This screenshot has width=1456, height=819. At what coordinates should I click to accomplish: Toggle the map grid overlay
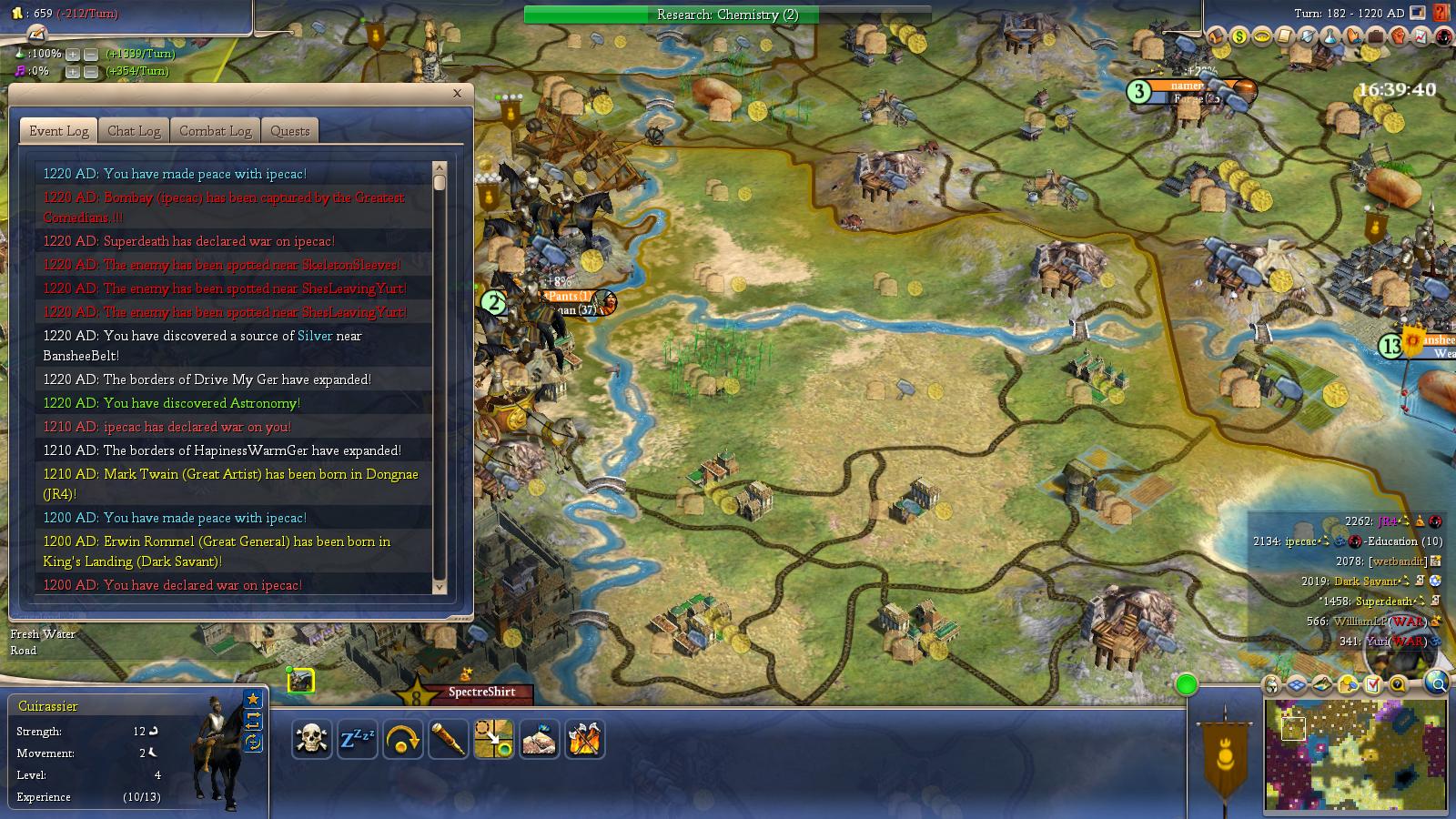click(1296, 684)
